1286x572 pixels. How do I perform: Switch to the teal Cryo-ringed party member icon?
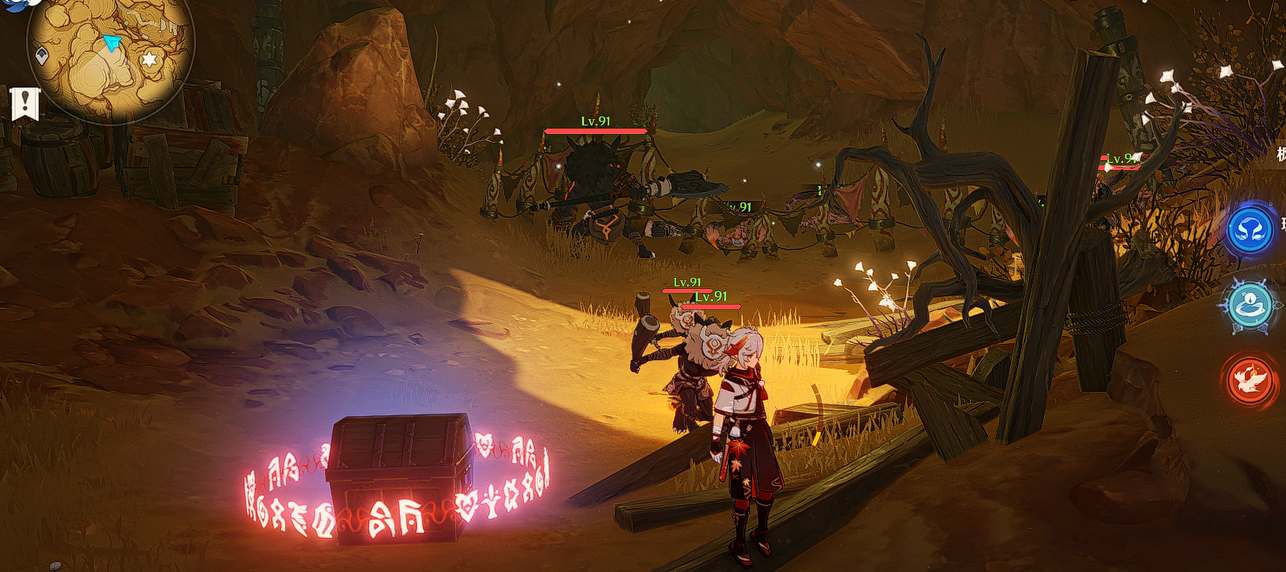pyautogui.click(x=1250, y=305)
